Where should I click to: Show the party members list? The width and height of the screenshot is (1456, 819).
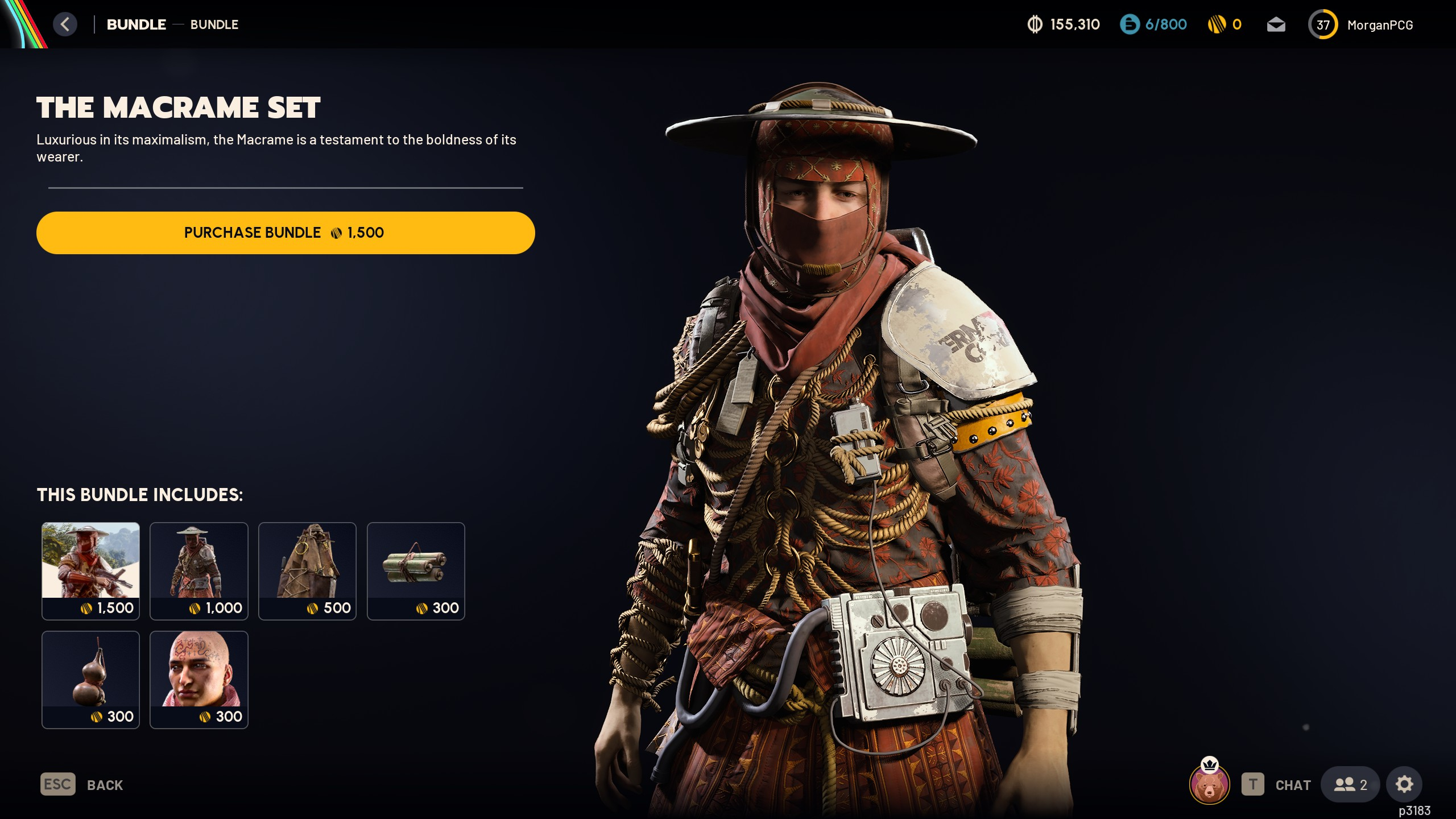pyautogui.click(x=1350, y=785)
